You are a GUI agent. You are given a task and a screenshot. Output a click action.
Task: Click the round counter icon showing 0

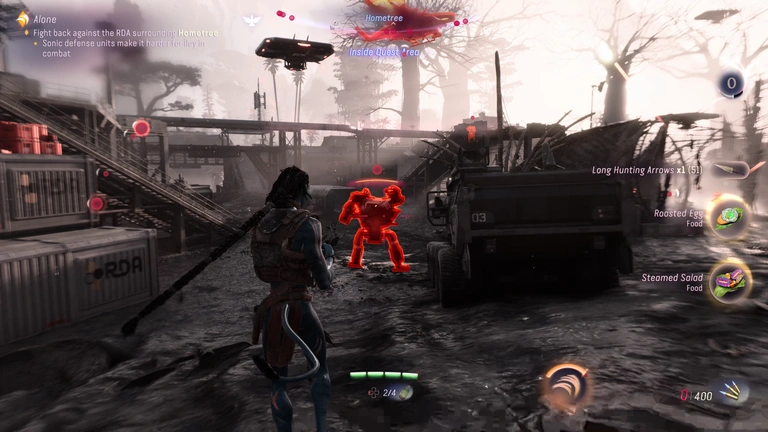click(x=732, y=84)
